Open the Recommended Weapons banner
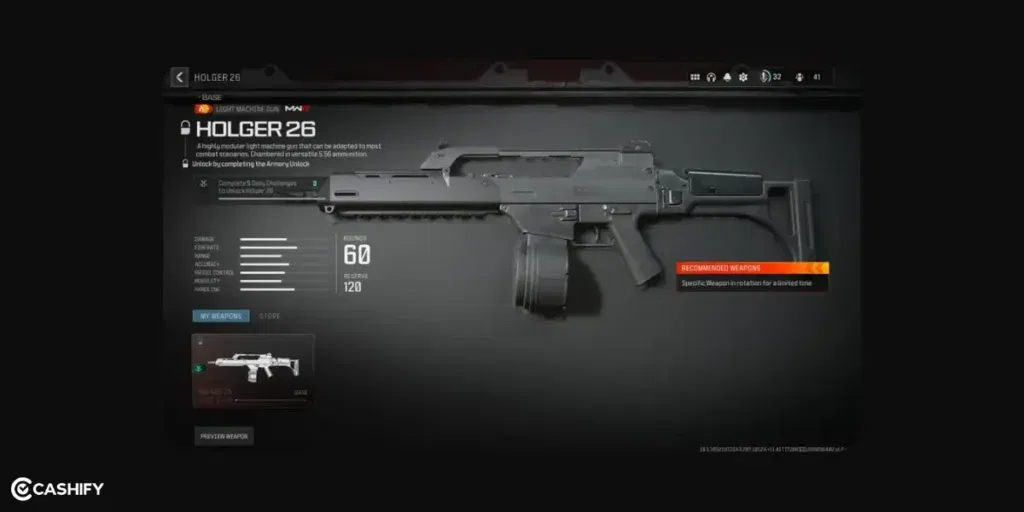This screenshot has height=512, width=1024. coord(752,268)
